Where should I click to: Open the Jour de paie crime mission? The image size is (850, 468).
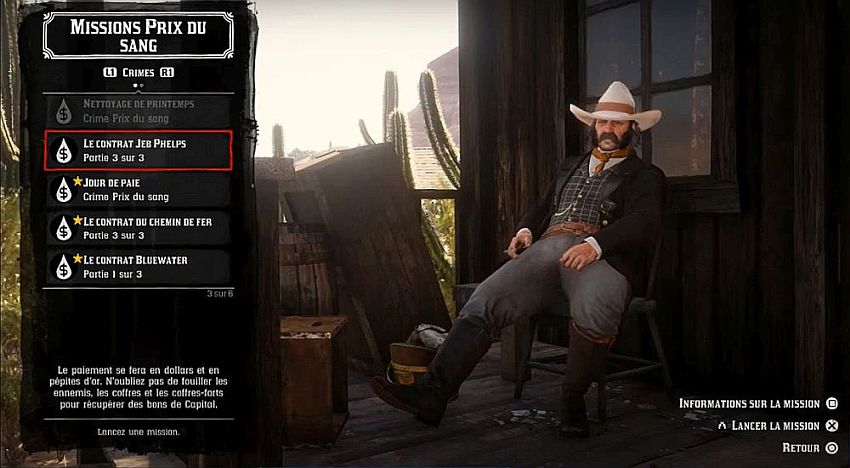[x=138, y=189]
